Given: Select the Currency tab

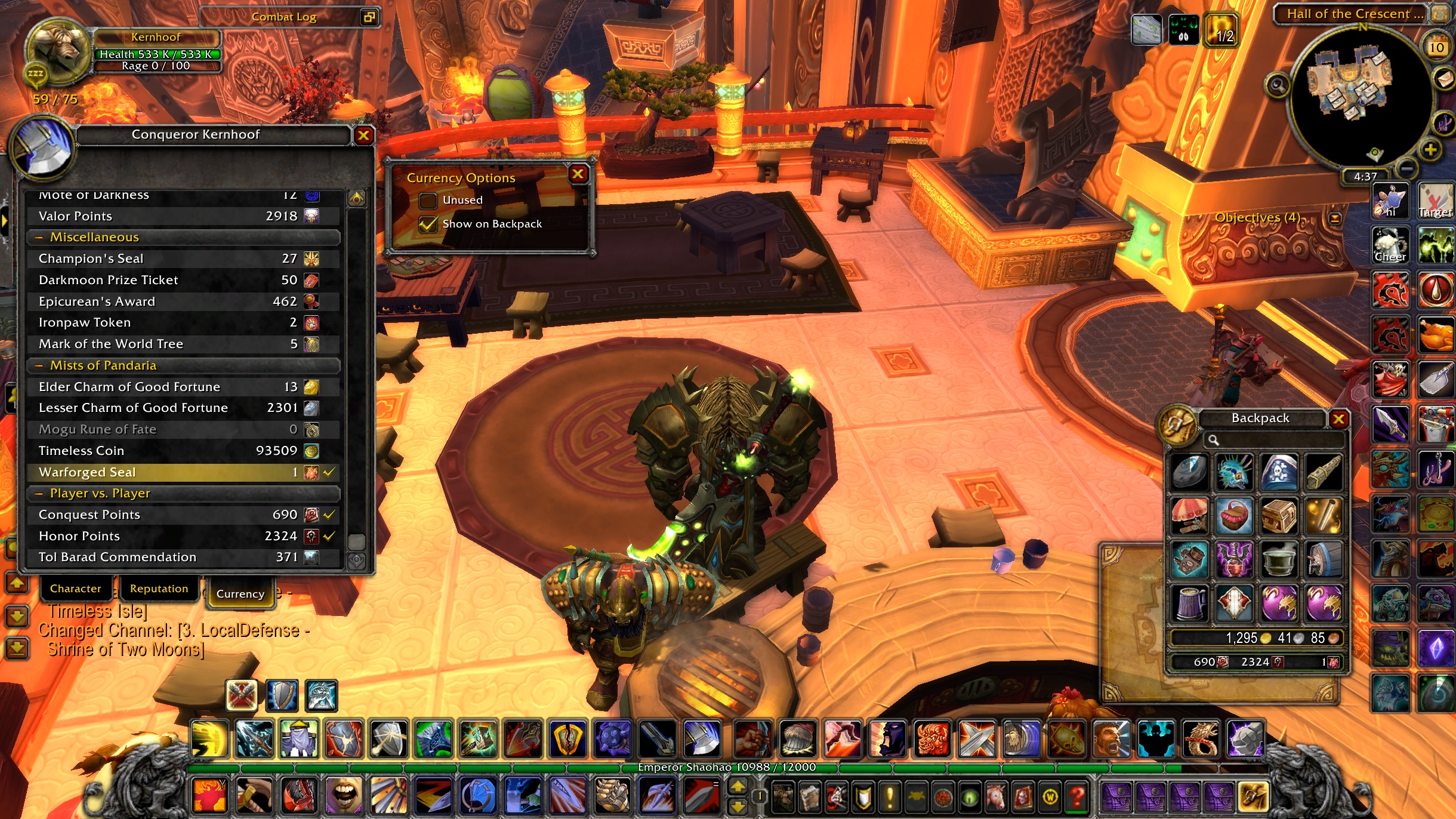Looking at the screenshot, I should point(240,593).
